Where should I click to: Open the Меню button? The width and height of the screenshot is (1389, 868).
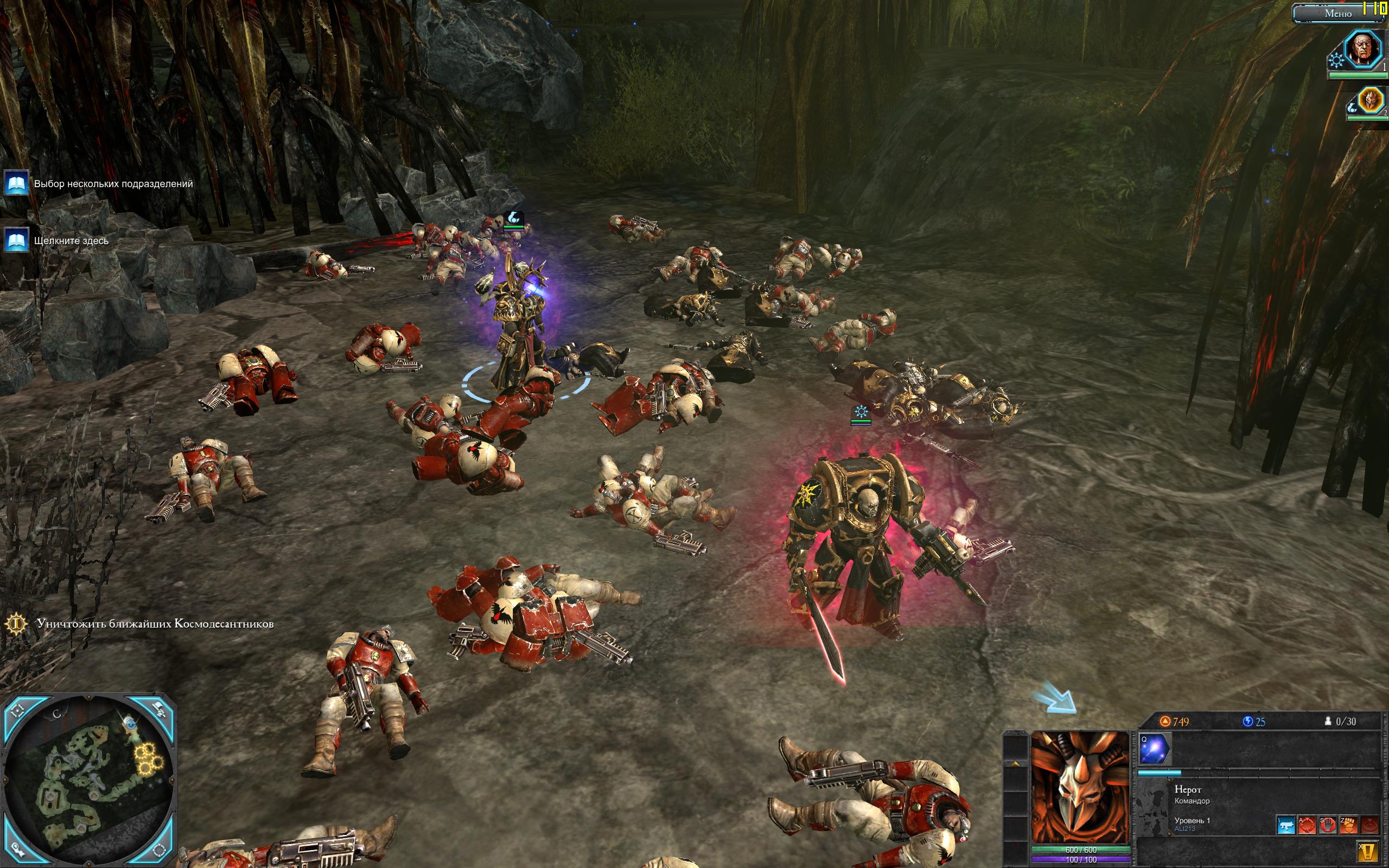tap(1332, 13)
